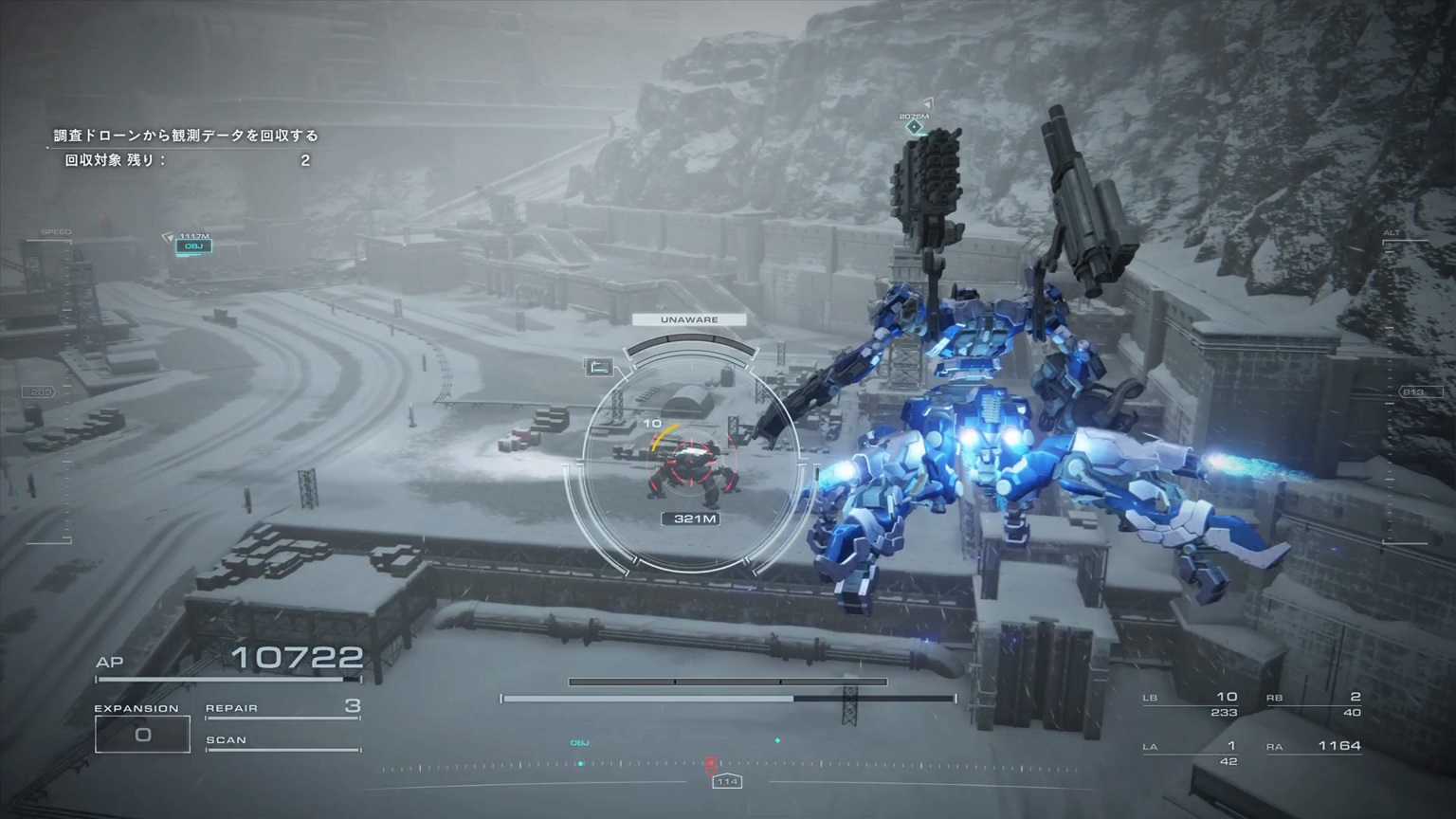
Task: Use the REPAIR kit indicator
Action: click(x=282, y=708)
